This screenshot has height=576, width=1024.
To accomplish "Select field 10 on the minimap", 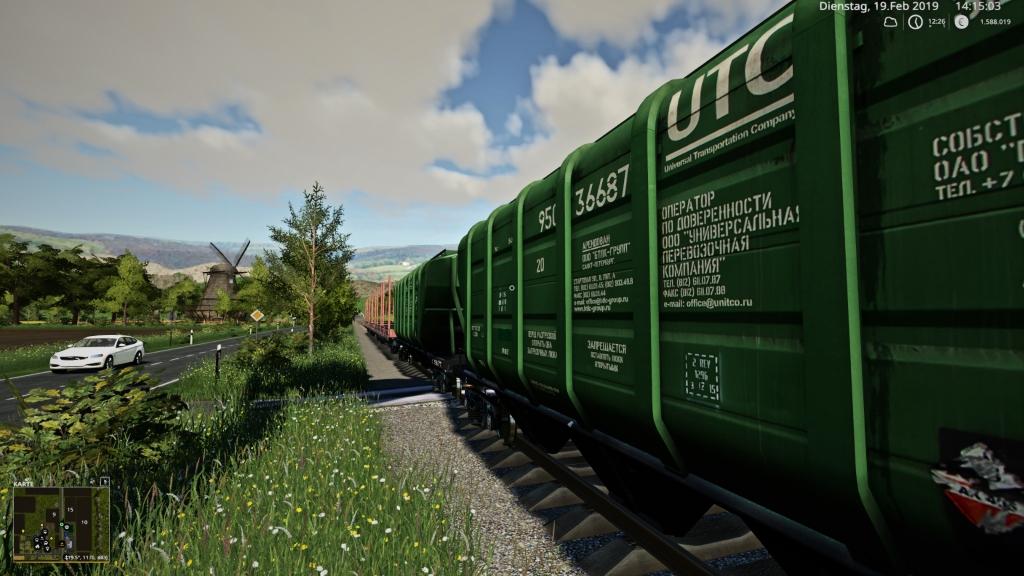I will point(84,522).
